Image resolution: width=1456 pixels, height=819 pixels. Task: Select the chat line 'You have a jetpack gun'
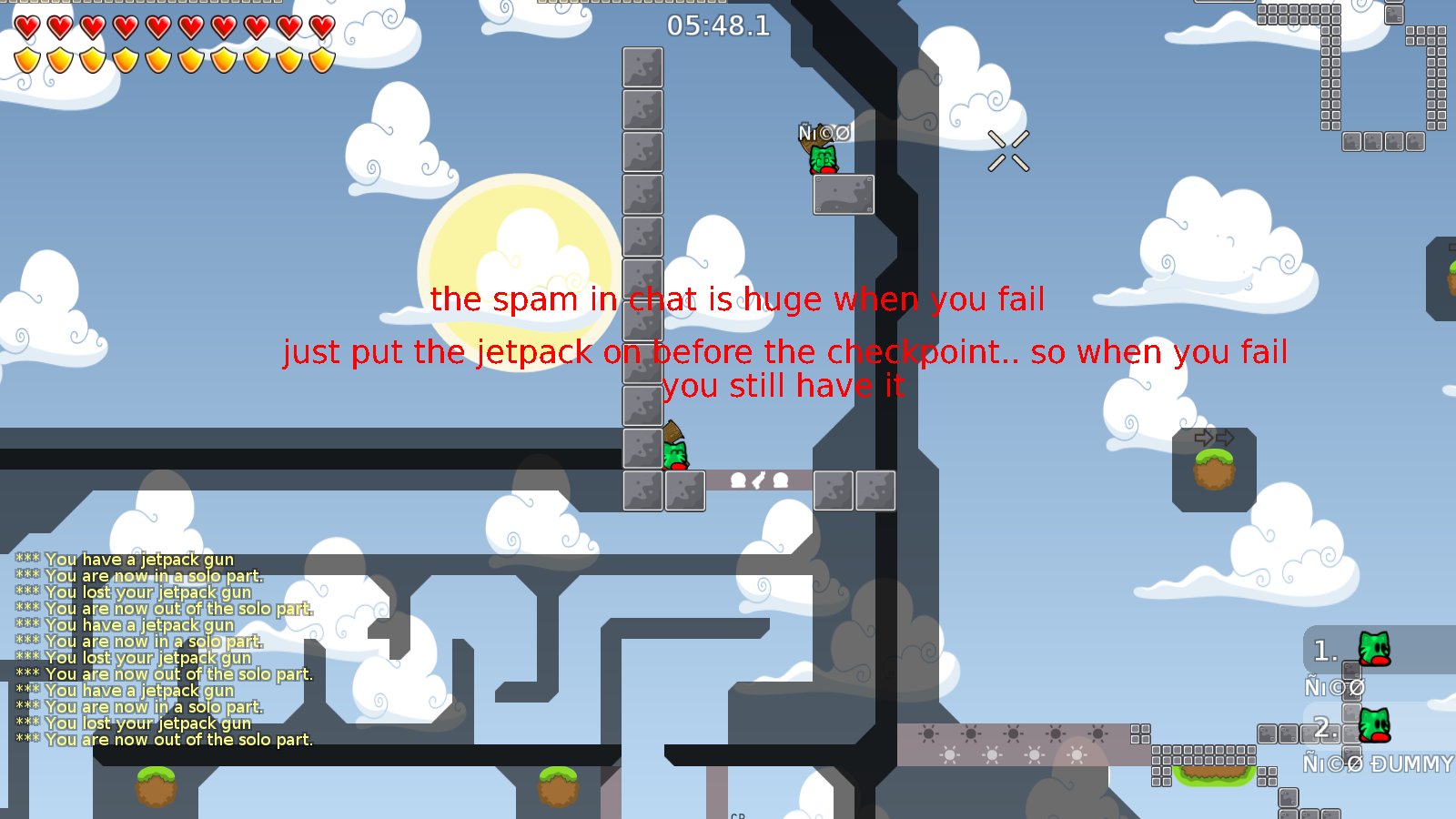click(136, 560)
